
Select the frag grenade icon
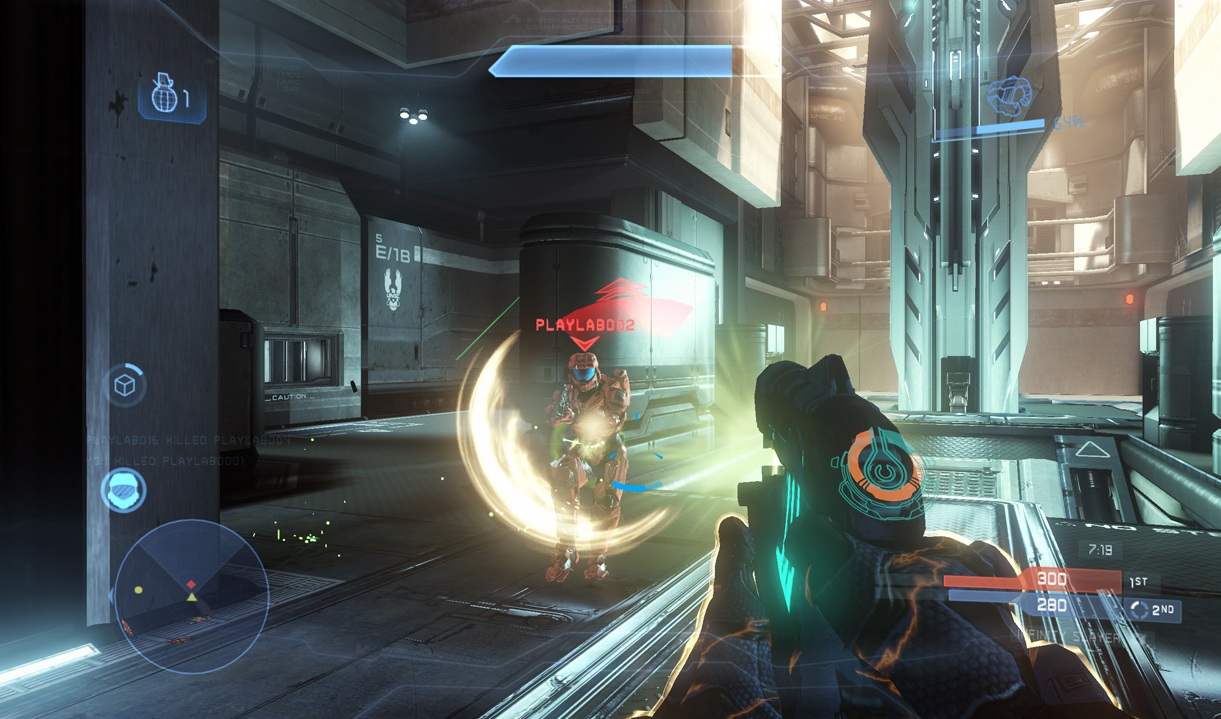click(x=163, y=97)
